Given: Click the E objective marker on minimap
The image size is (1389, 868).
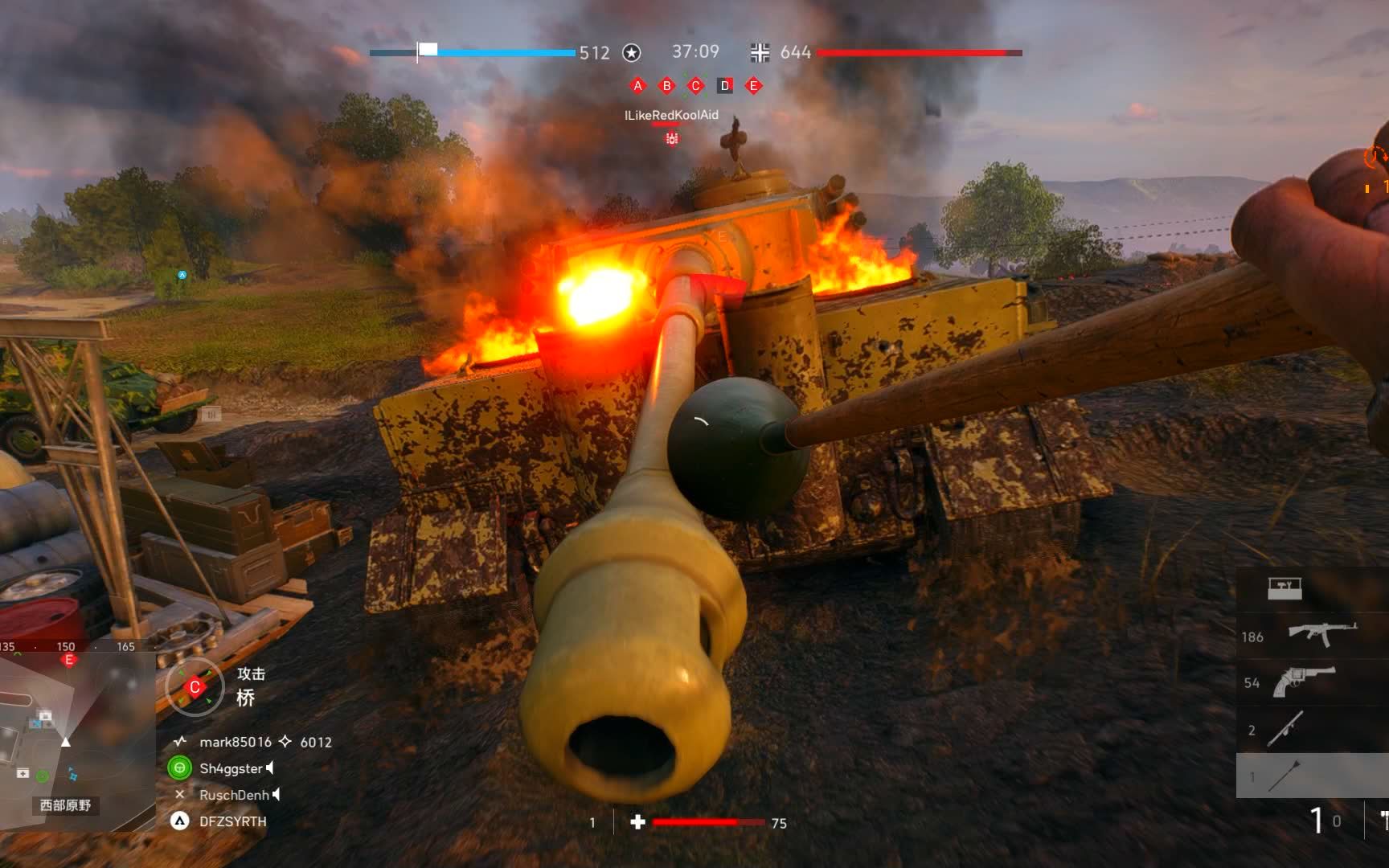Looking at the screenshot, I should [x=69, y=660].
